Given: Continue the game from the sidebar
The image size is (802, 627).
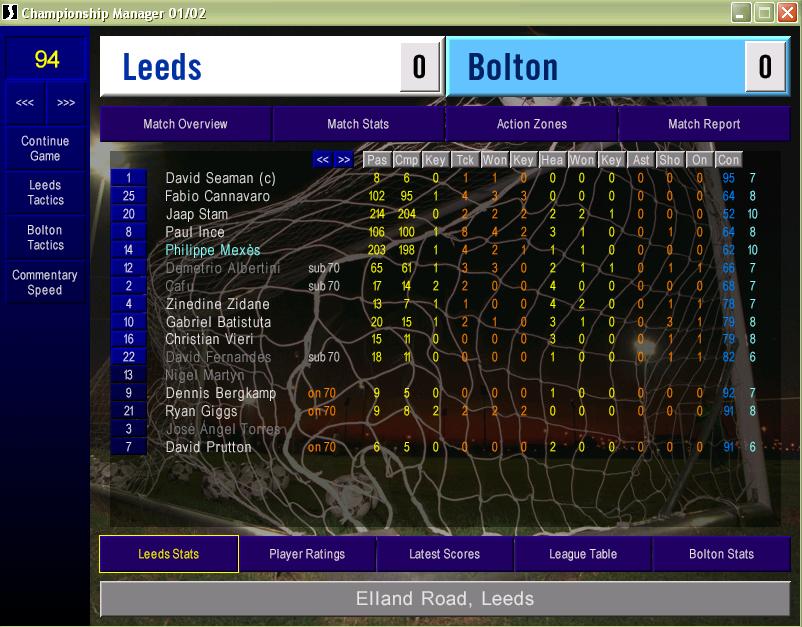Looking at the screenshot, I should (x=45, y=149).
